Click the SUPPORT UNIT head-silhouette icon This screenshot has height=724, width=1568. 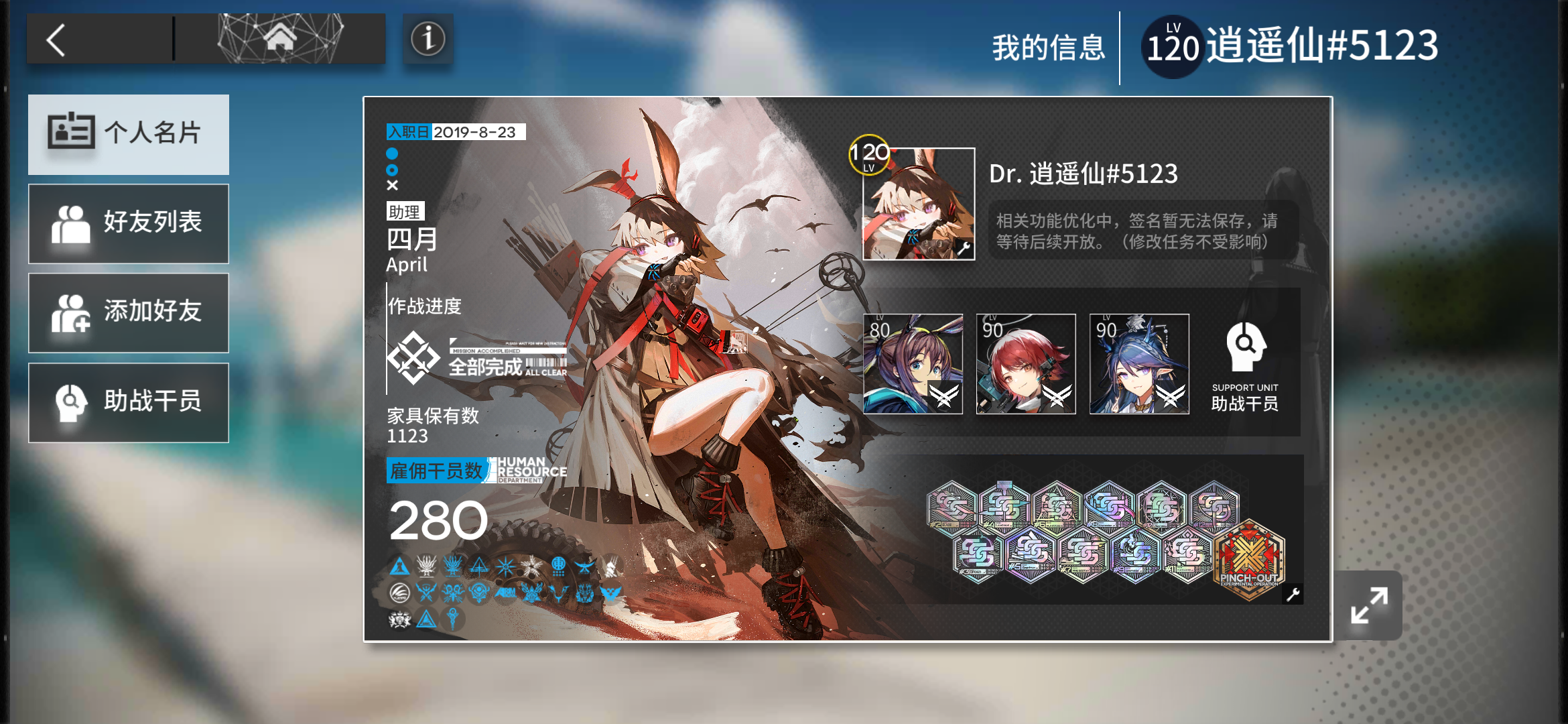[x=1246, y=347]
